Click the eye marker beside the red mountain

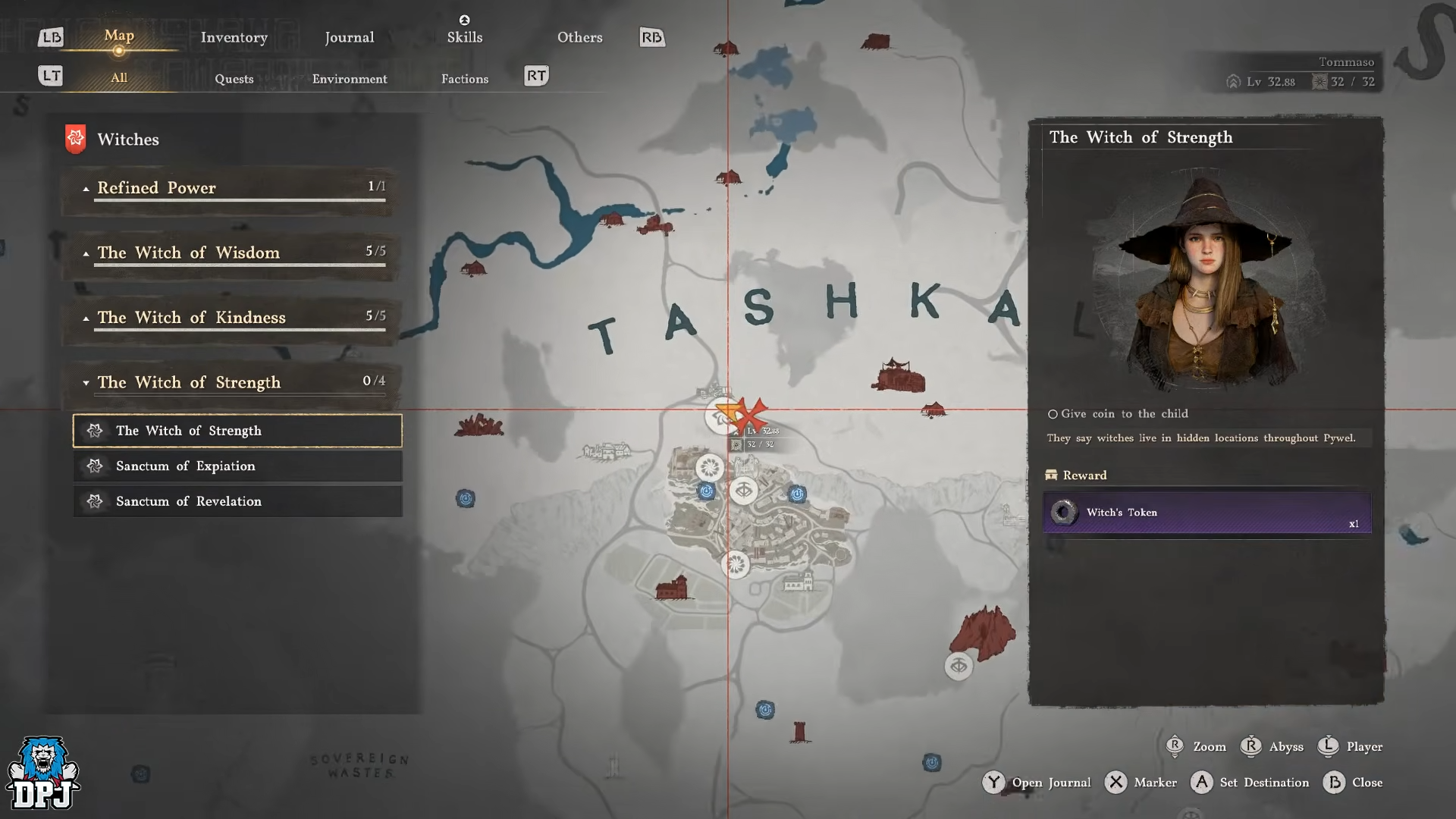click(x=959, y=666)
